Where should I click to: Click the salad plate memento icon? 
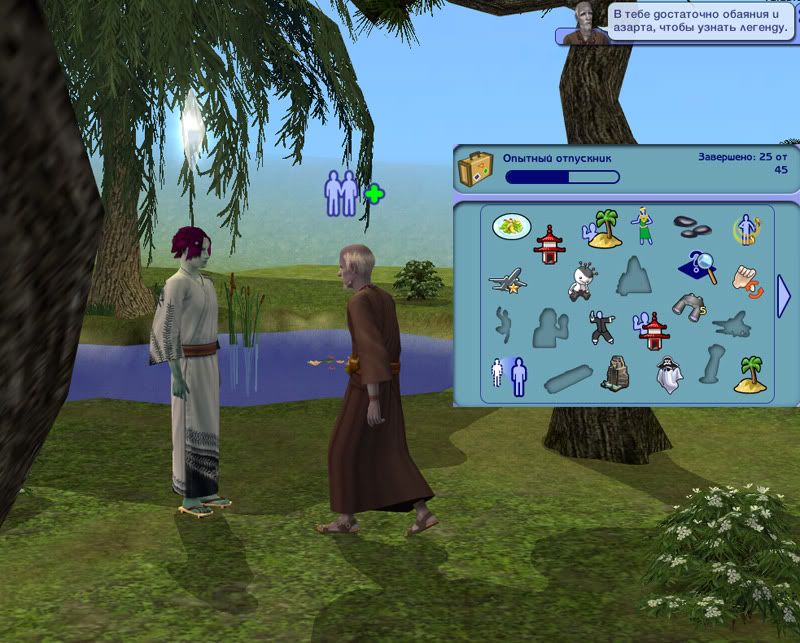511,226
